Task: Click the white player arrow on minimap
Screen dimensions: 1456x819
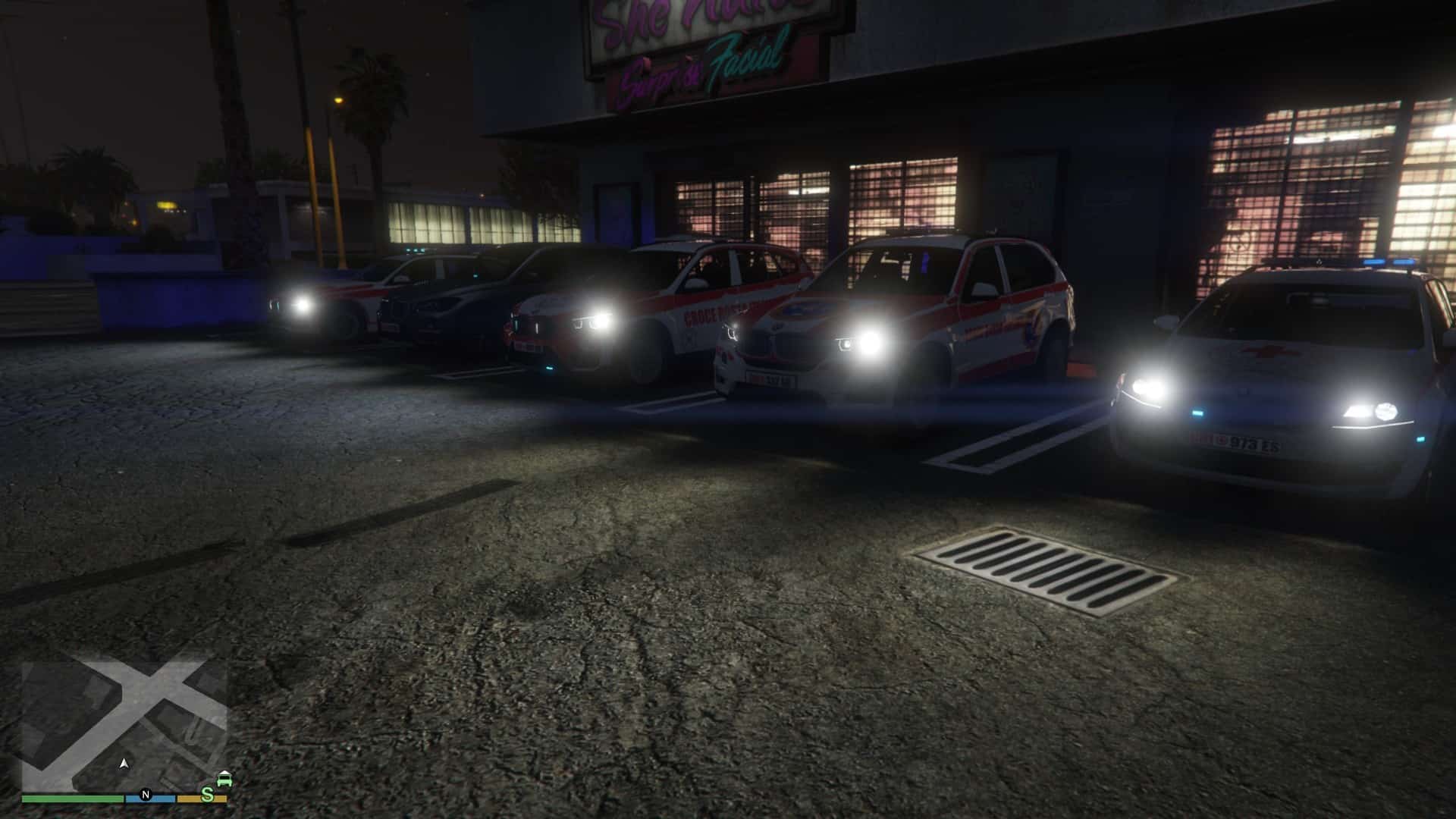Action: [x=124, y=763]
